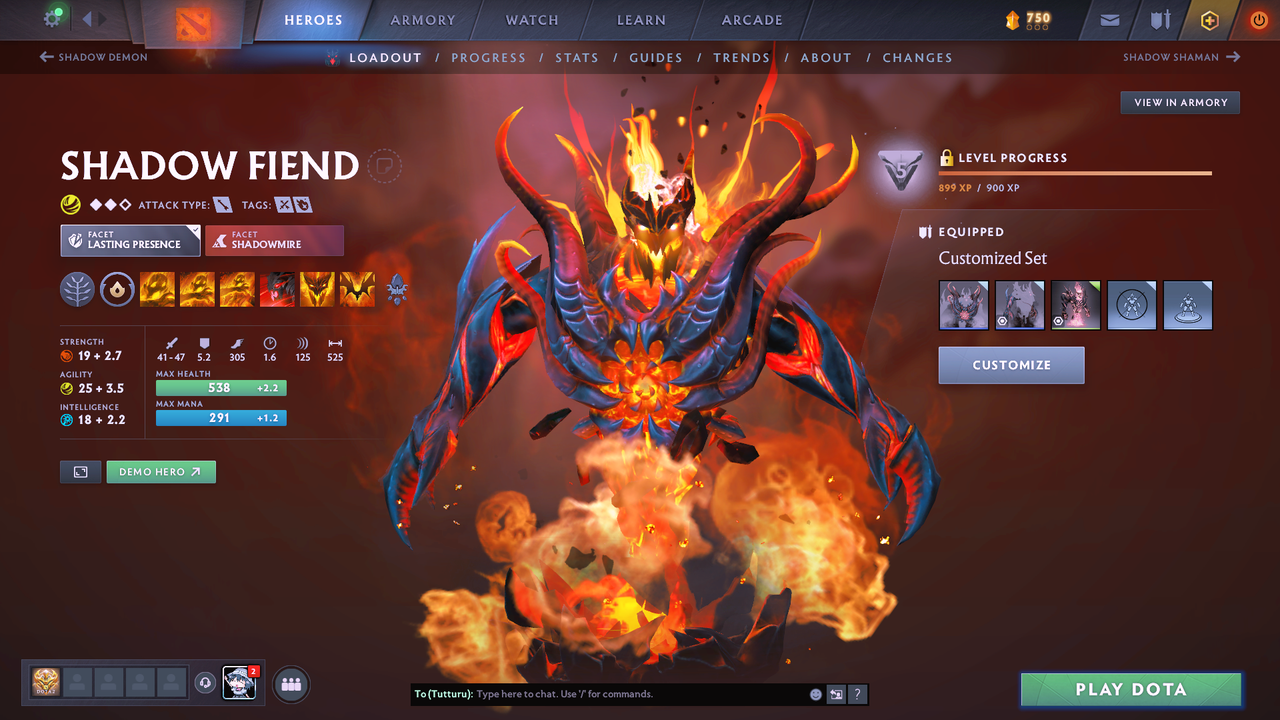
Task: Open the first Shadowraze ability icon
Action: tap(157, 289)
